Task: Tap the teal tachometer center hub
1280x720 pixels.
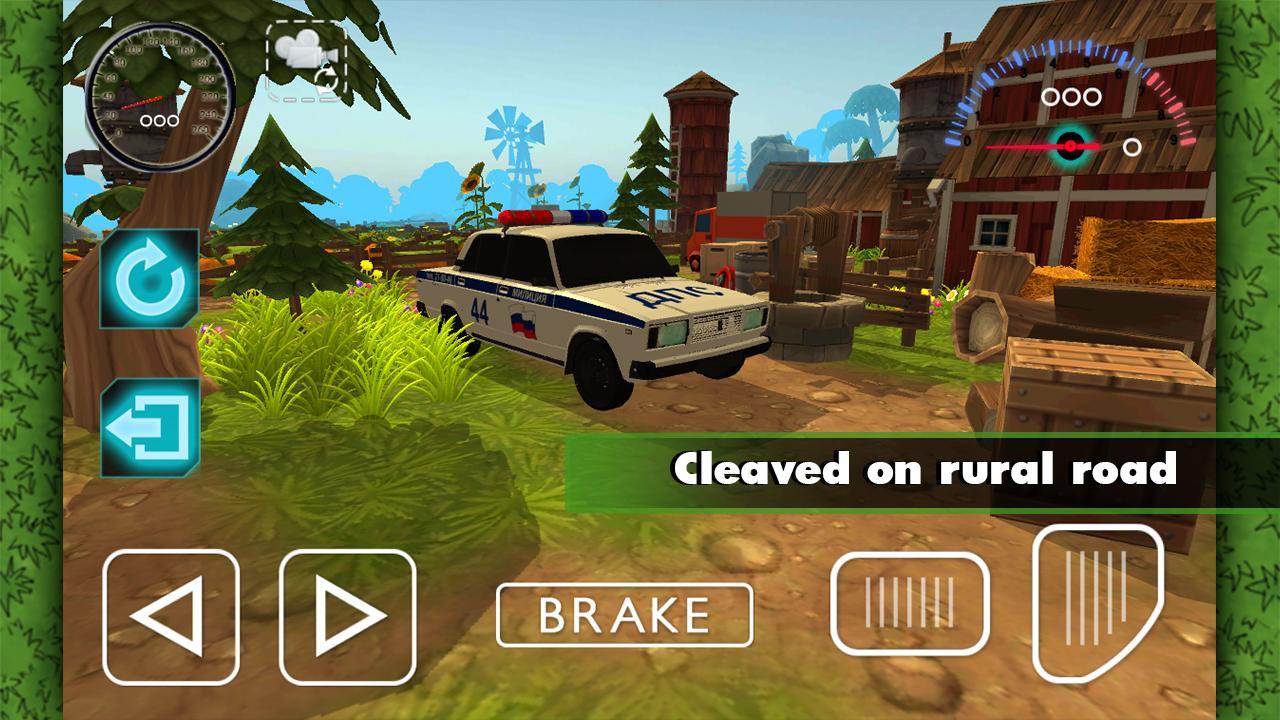Action: point(1071,144)
